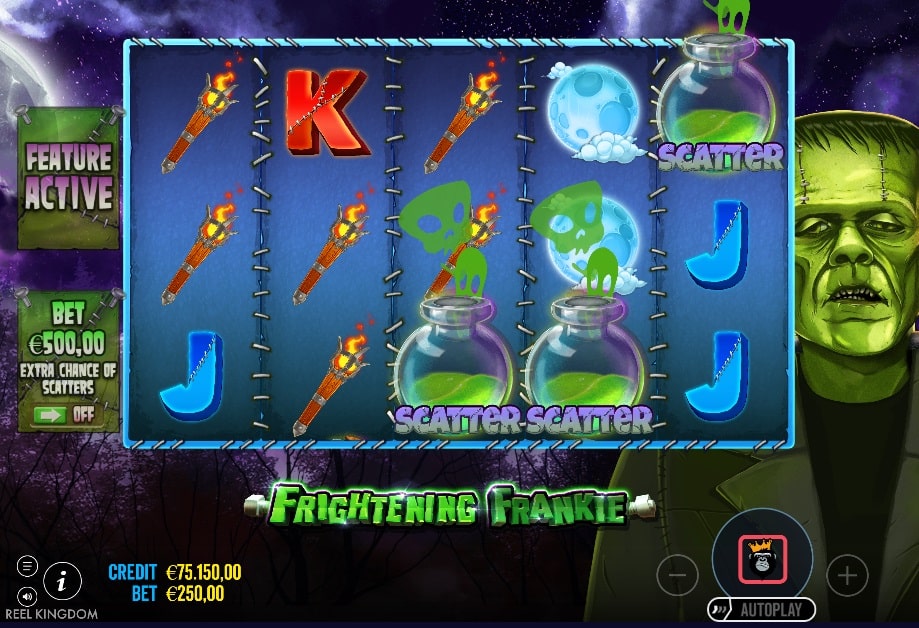Click the Feature Active panel
Image resolution: width=919 pixels, height=628 pixels.
(68, 176)
